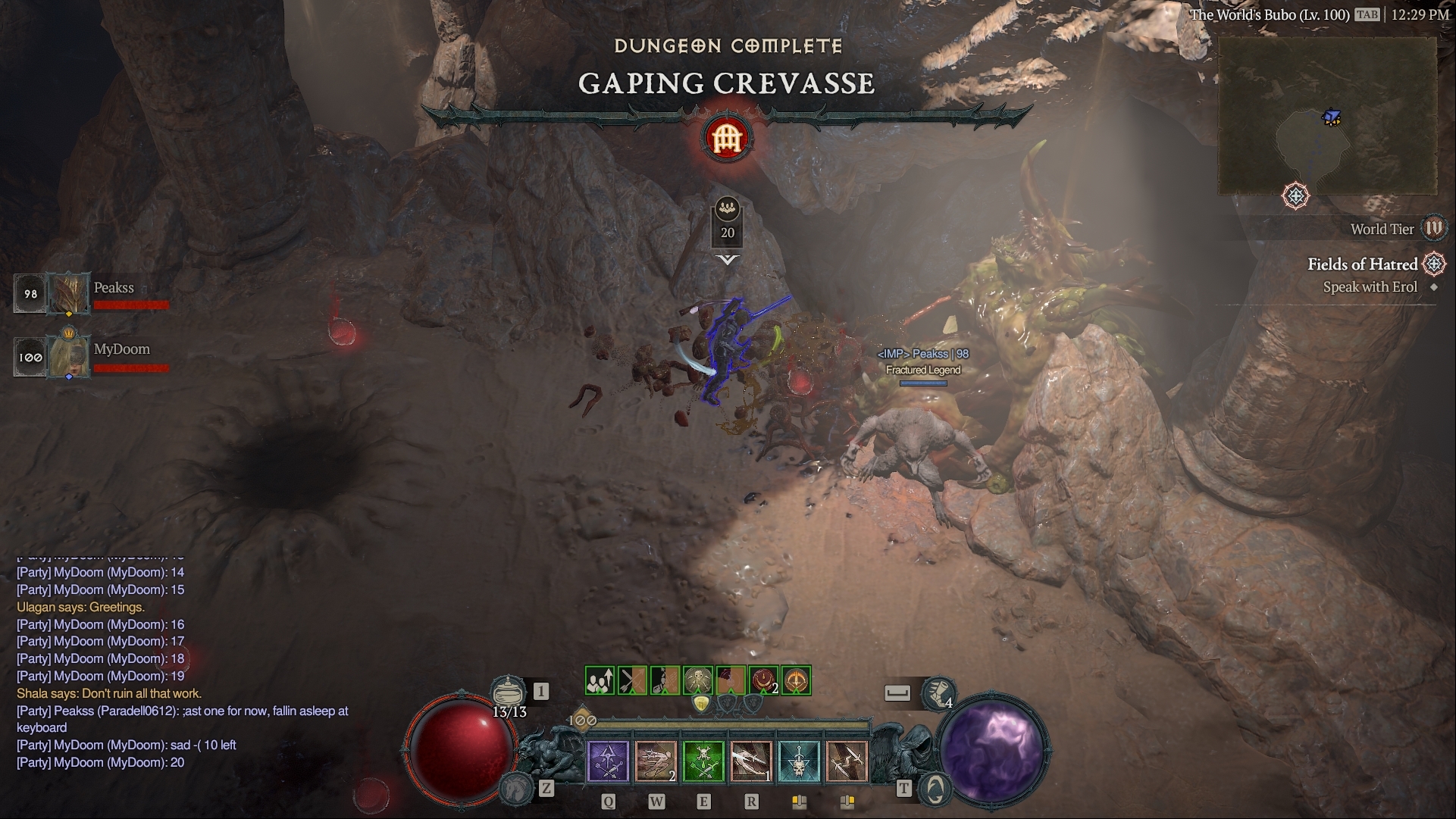Click the World Tier IV emblem

1434,228
